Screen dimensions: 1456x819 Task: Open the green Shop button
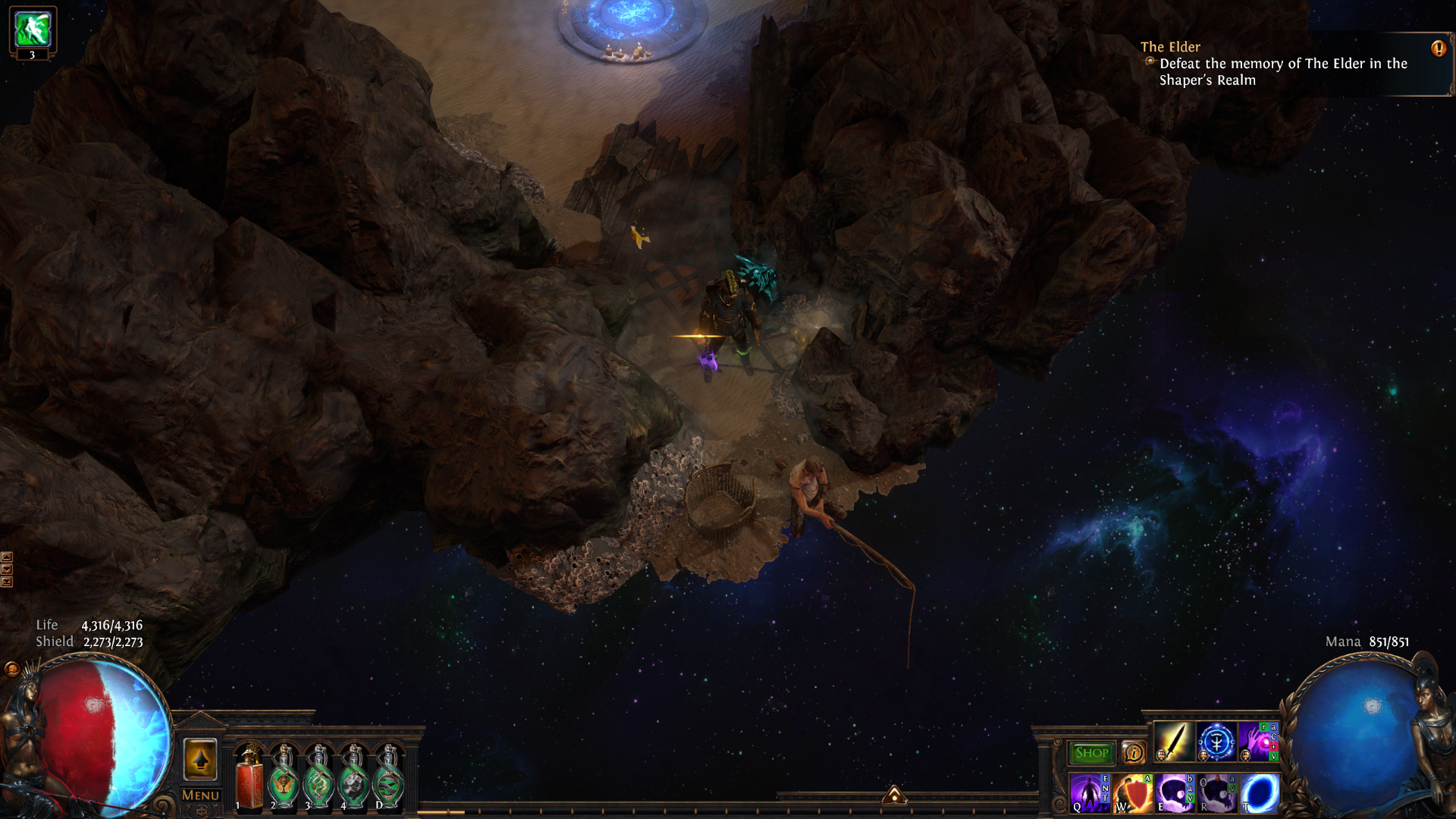point(1091,753)
